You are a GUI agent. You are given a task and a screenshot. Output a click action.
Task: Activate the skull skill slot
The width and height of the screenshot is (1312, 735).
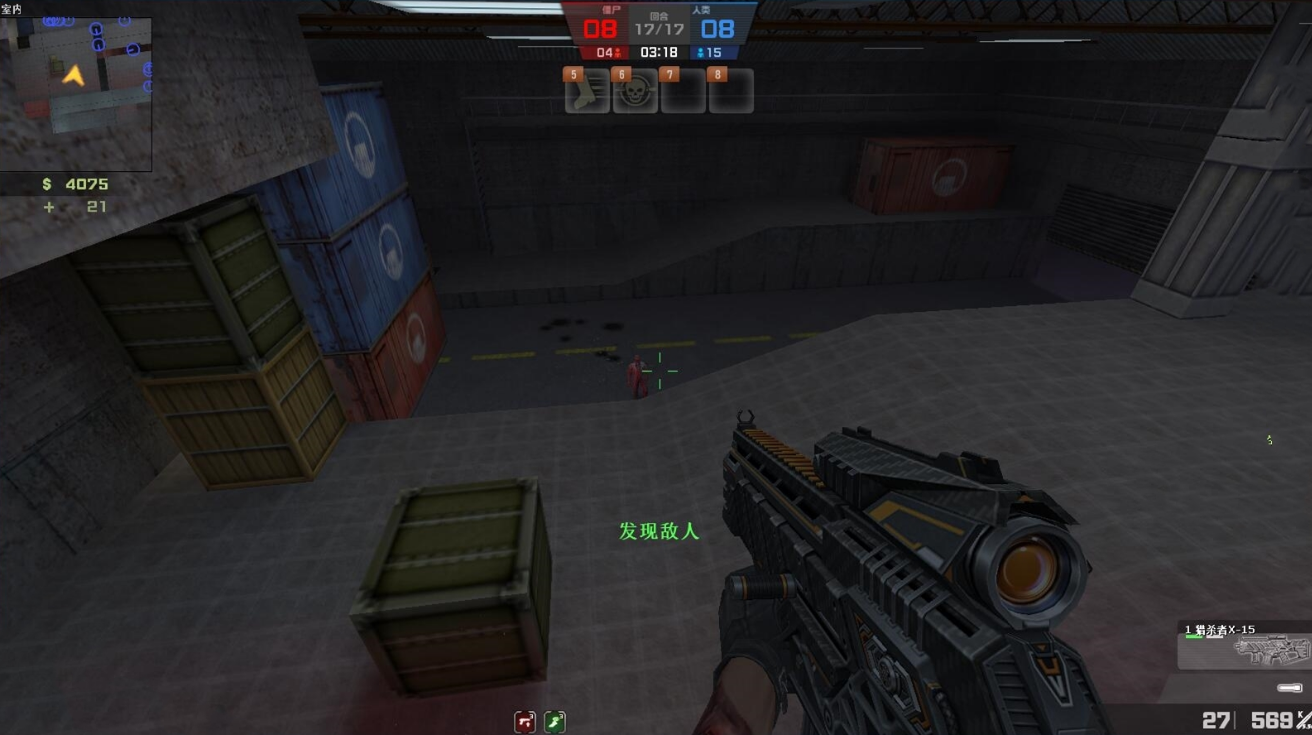click(635, 93)
